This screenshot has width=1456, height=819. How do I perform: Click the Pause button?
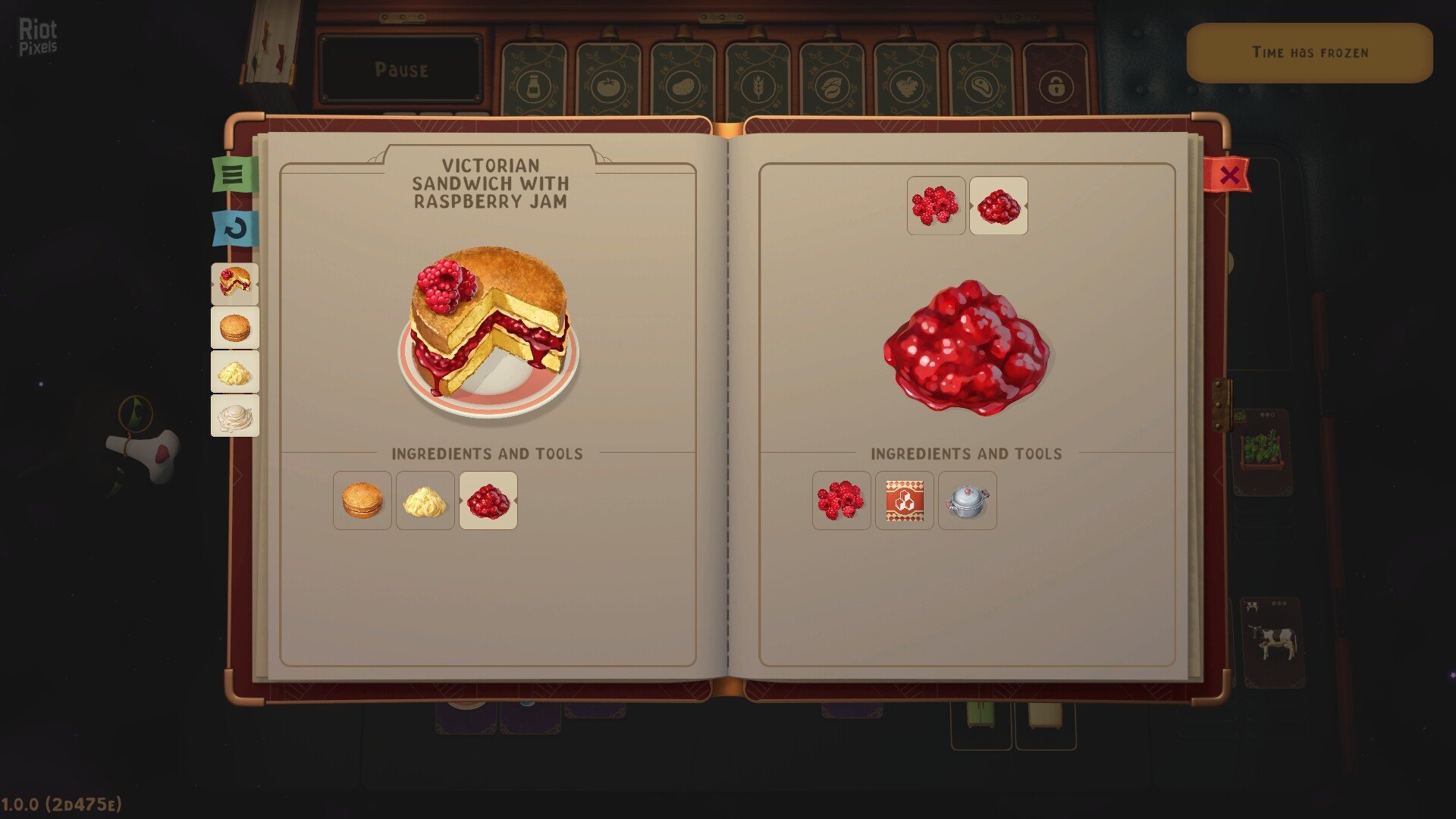(401, 70)
